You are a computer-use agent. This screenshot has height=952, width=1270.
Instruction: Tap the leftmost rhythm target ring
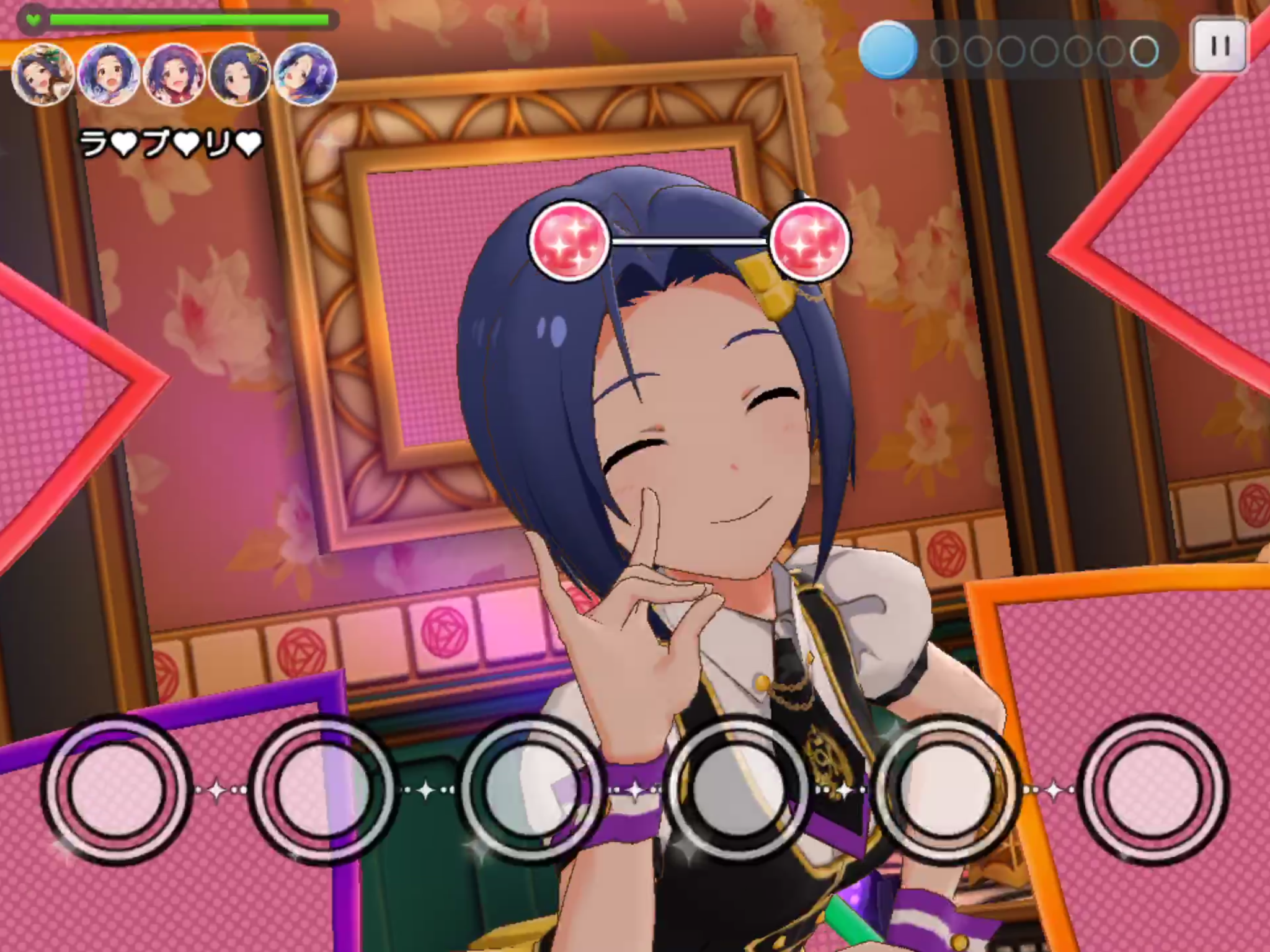click(117, 789)
